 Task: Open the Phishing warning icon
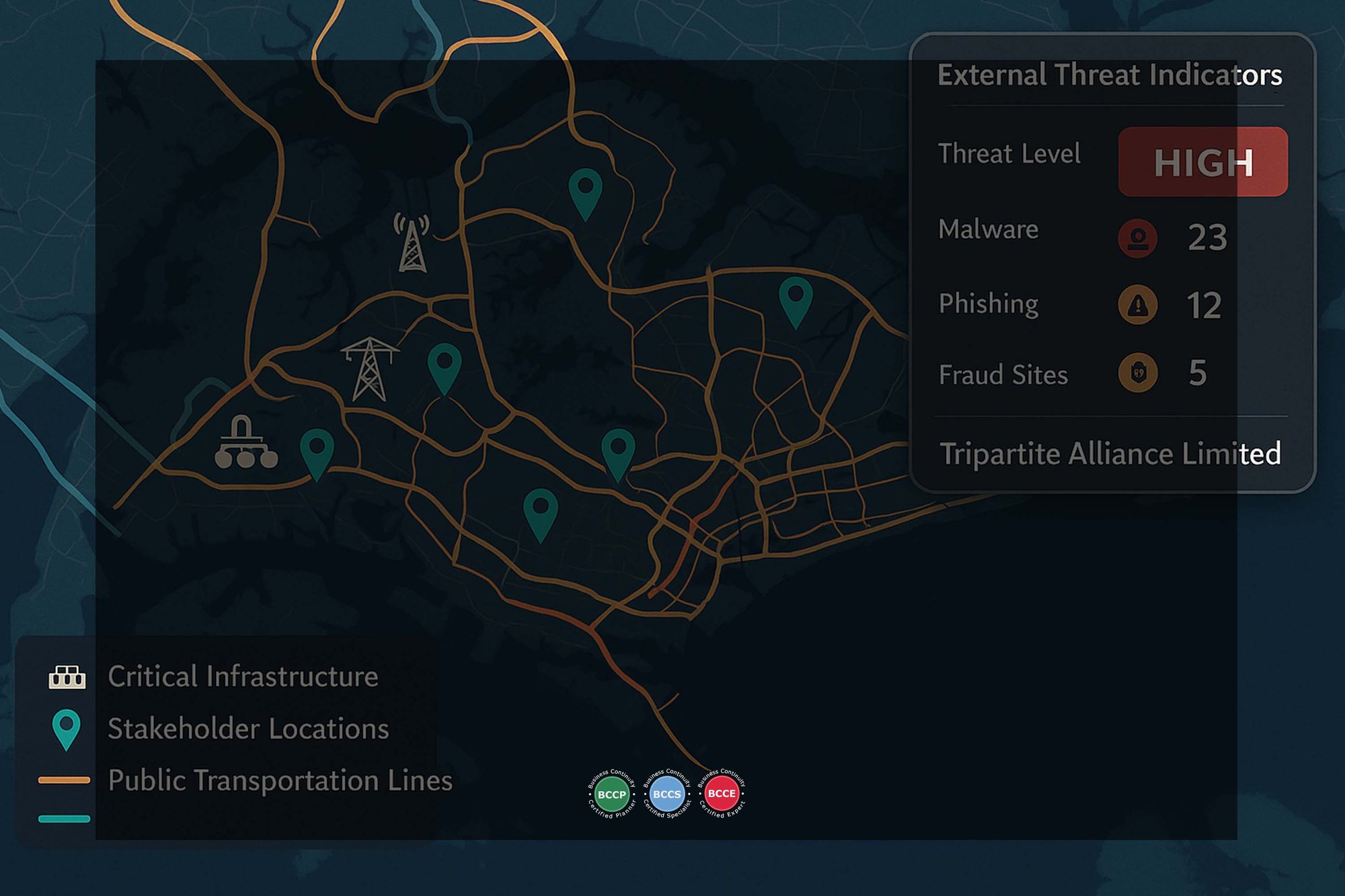click(x=1137, y=305)
